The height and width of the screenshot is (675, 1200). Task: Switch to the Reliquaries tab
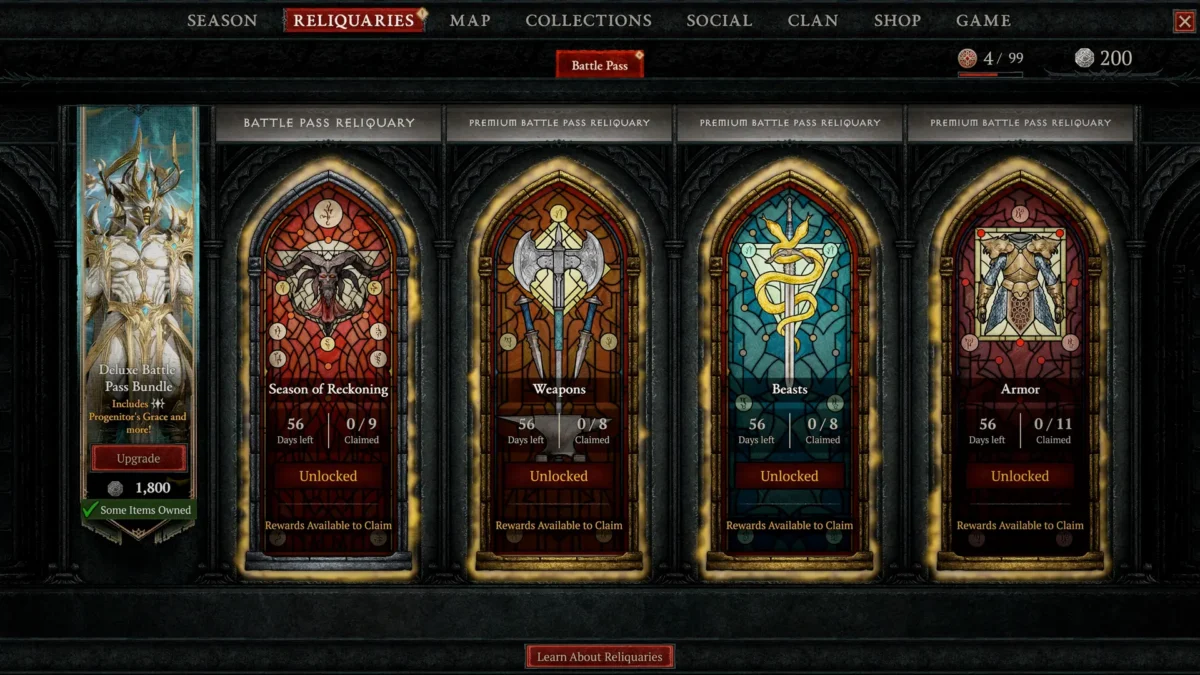pyautogui.click(x=353, y=20)
